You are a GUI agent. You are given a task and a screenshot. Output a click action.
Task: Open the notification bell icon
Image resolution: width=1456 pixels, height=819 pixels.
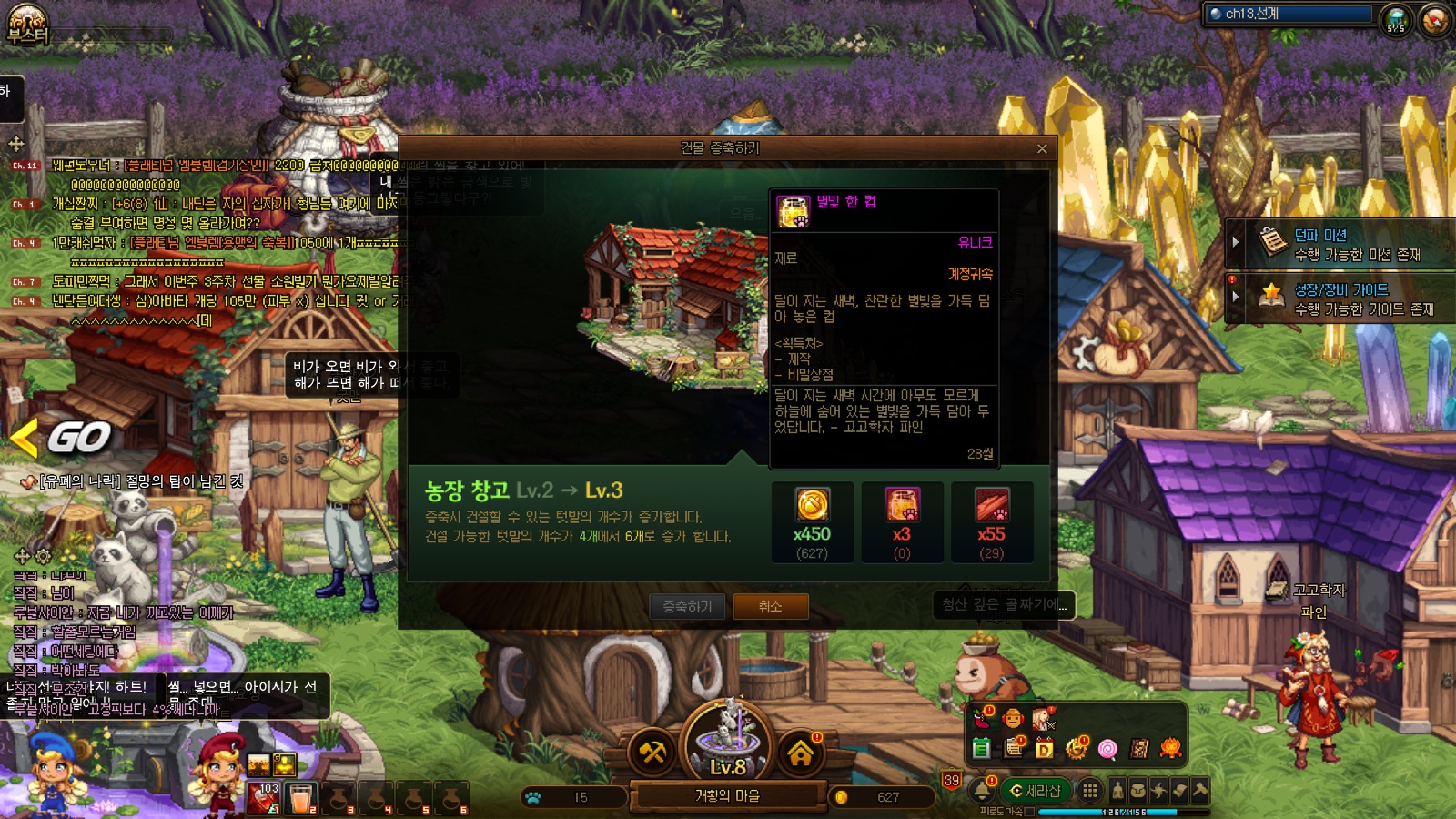(983, 790)
